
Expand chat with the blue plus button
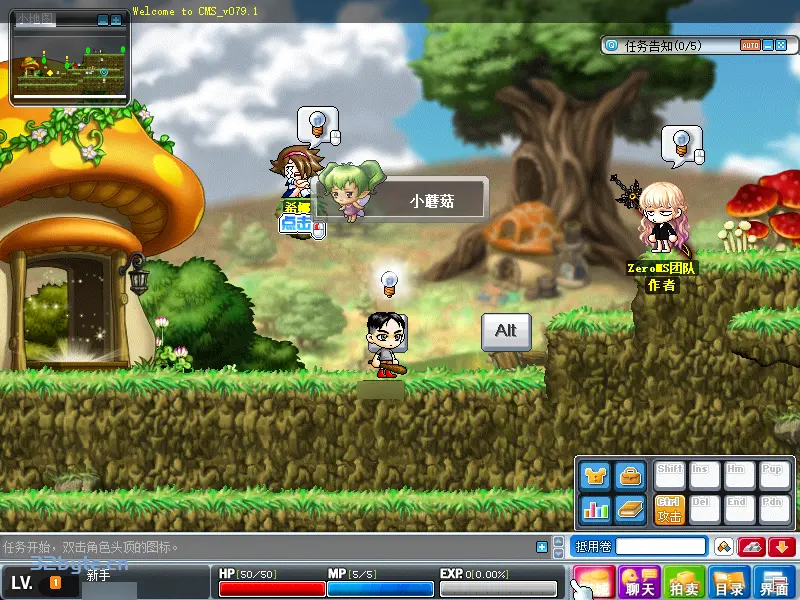point(542,546)
